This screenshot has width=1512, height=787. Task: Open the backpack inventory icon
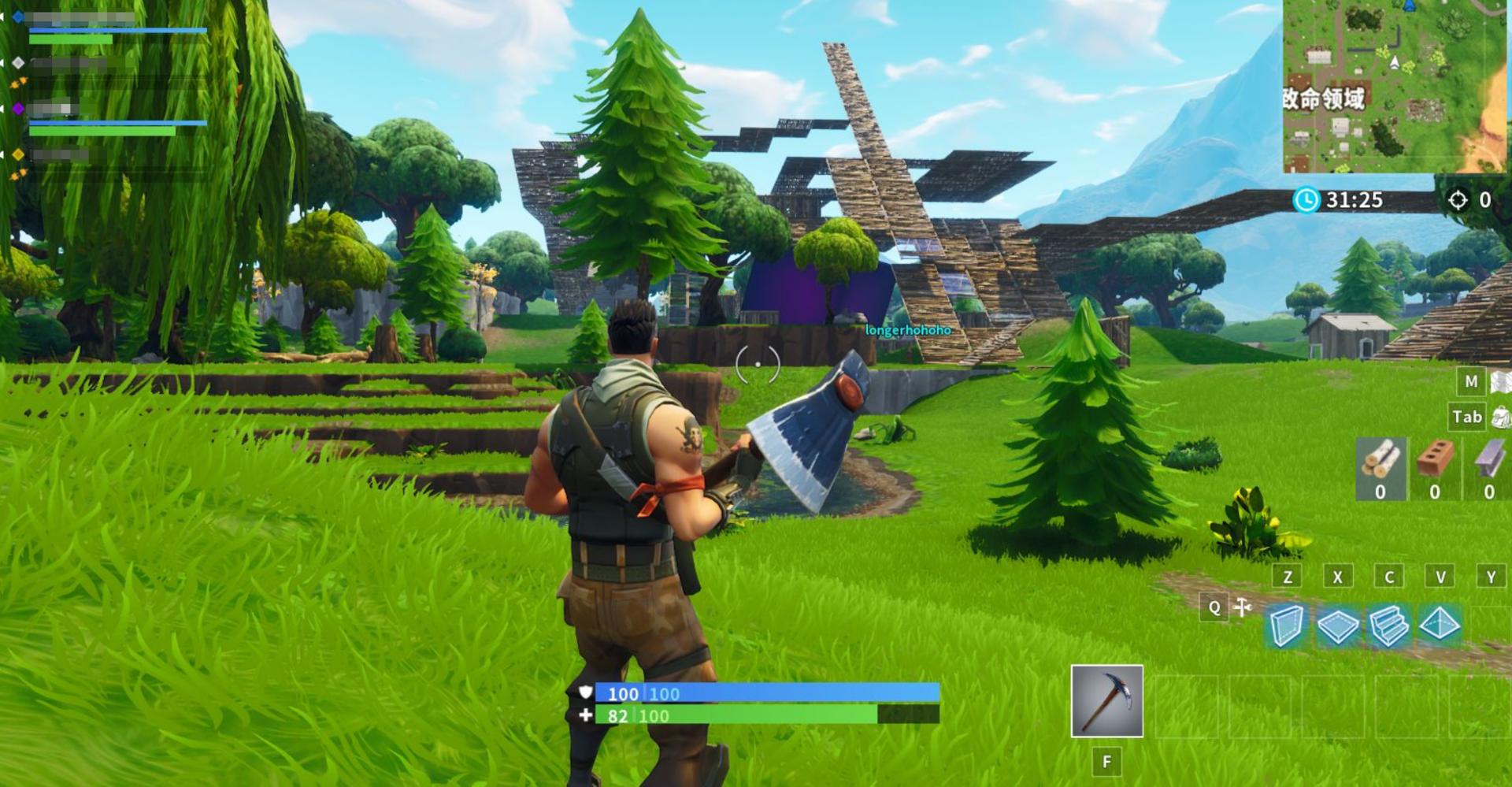click(1501, 417)
